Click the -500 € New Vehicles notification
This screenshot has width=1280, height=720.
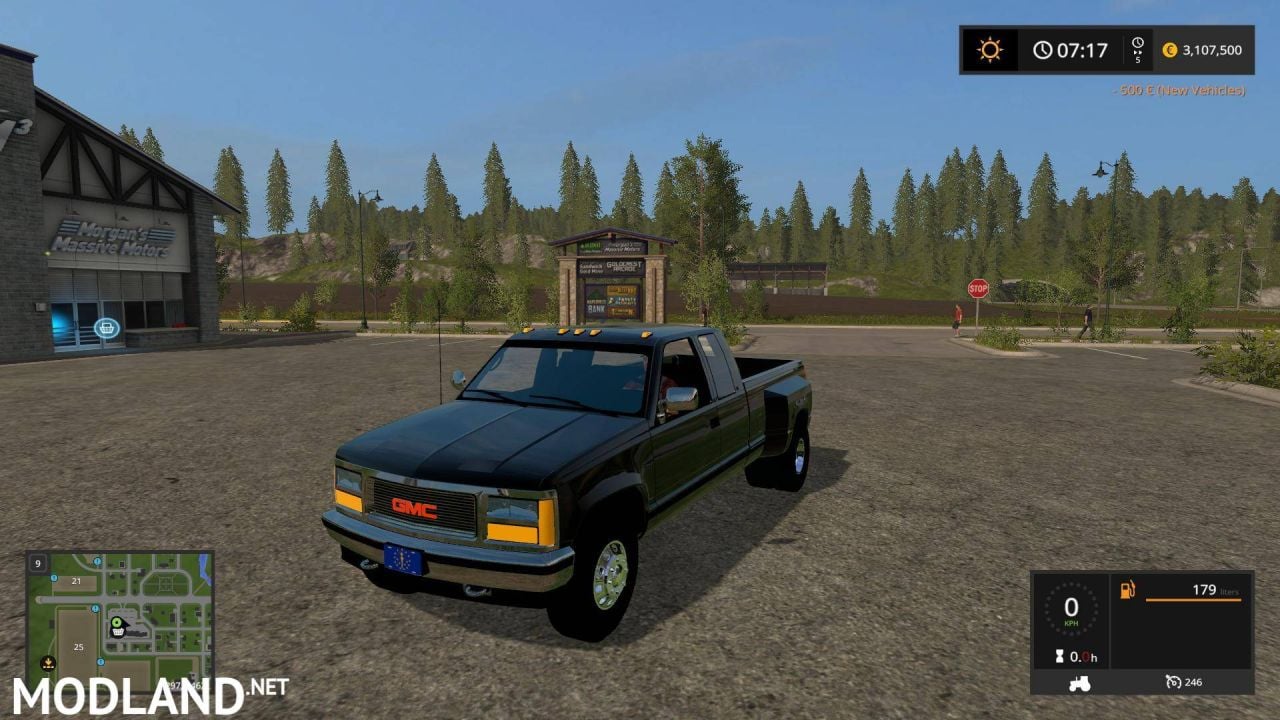pyautogui.click(x=1178, y=90)
